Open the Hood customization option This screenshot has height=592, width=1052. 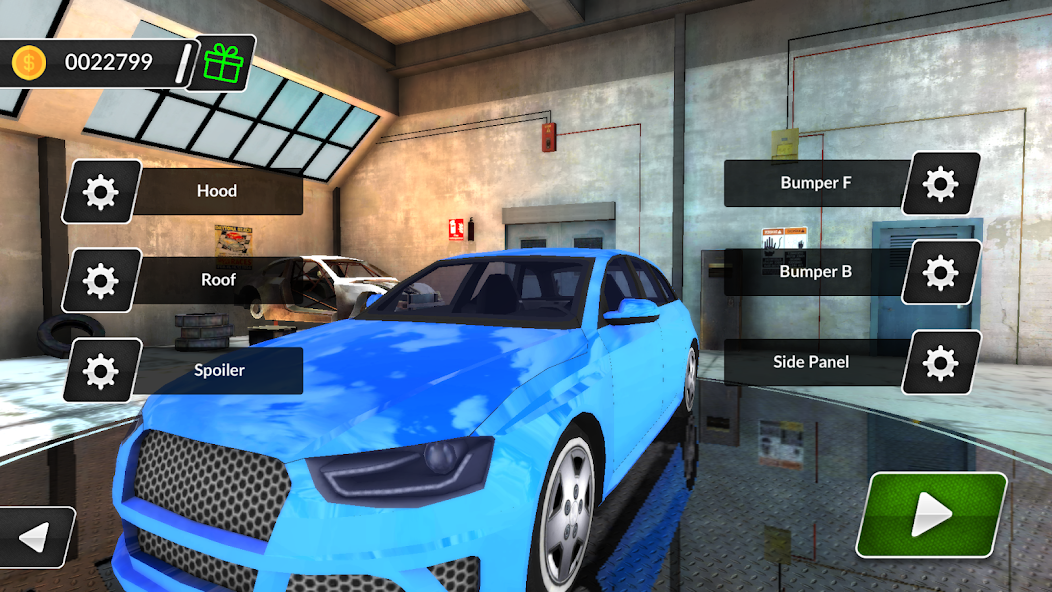tap(217, 190)
